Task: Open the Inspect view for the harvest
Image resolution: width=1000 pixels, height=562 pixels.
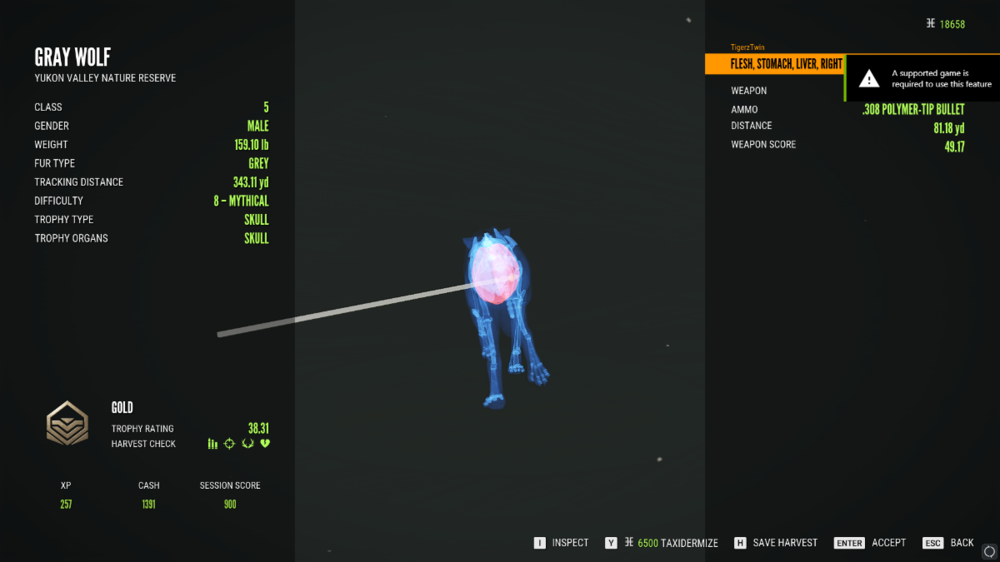Action: tap(562, 543)
